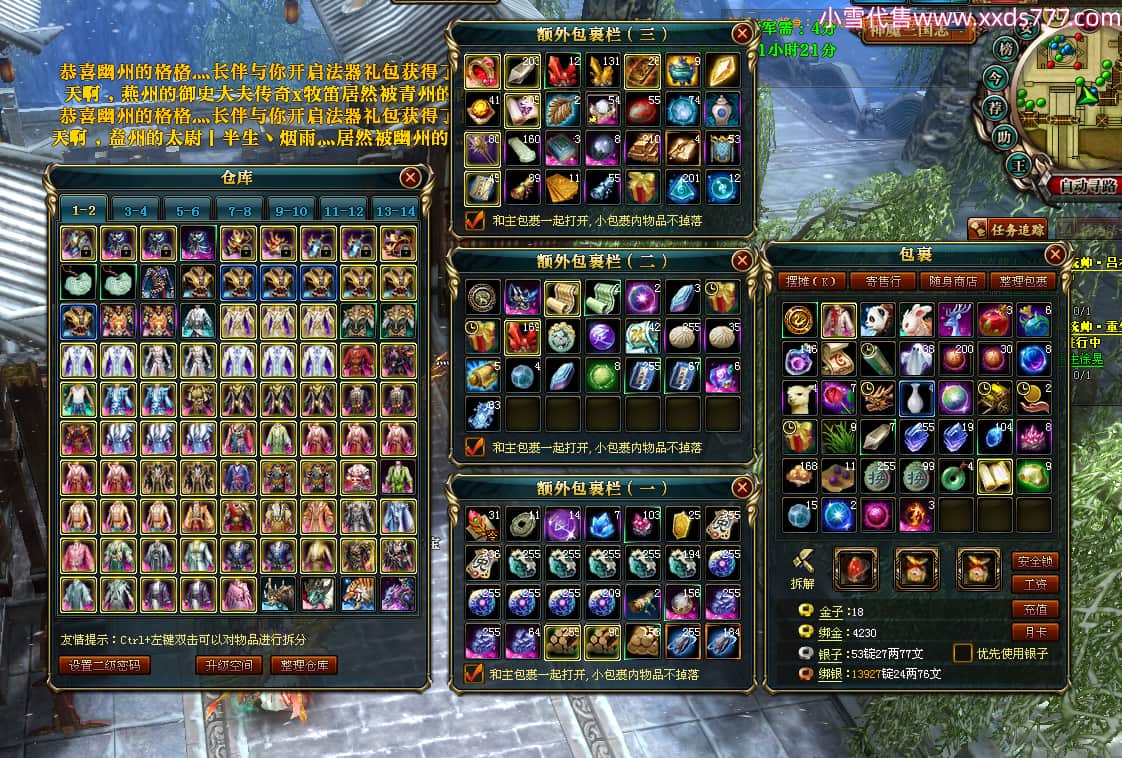Image resolution: width=1122 pixels, height=758 pixels.
Task: Close the 仓库 warehouse window
Action: pyautogui.click(x=410, y=178)
